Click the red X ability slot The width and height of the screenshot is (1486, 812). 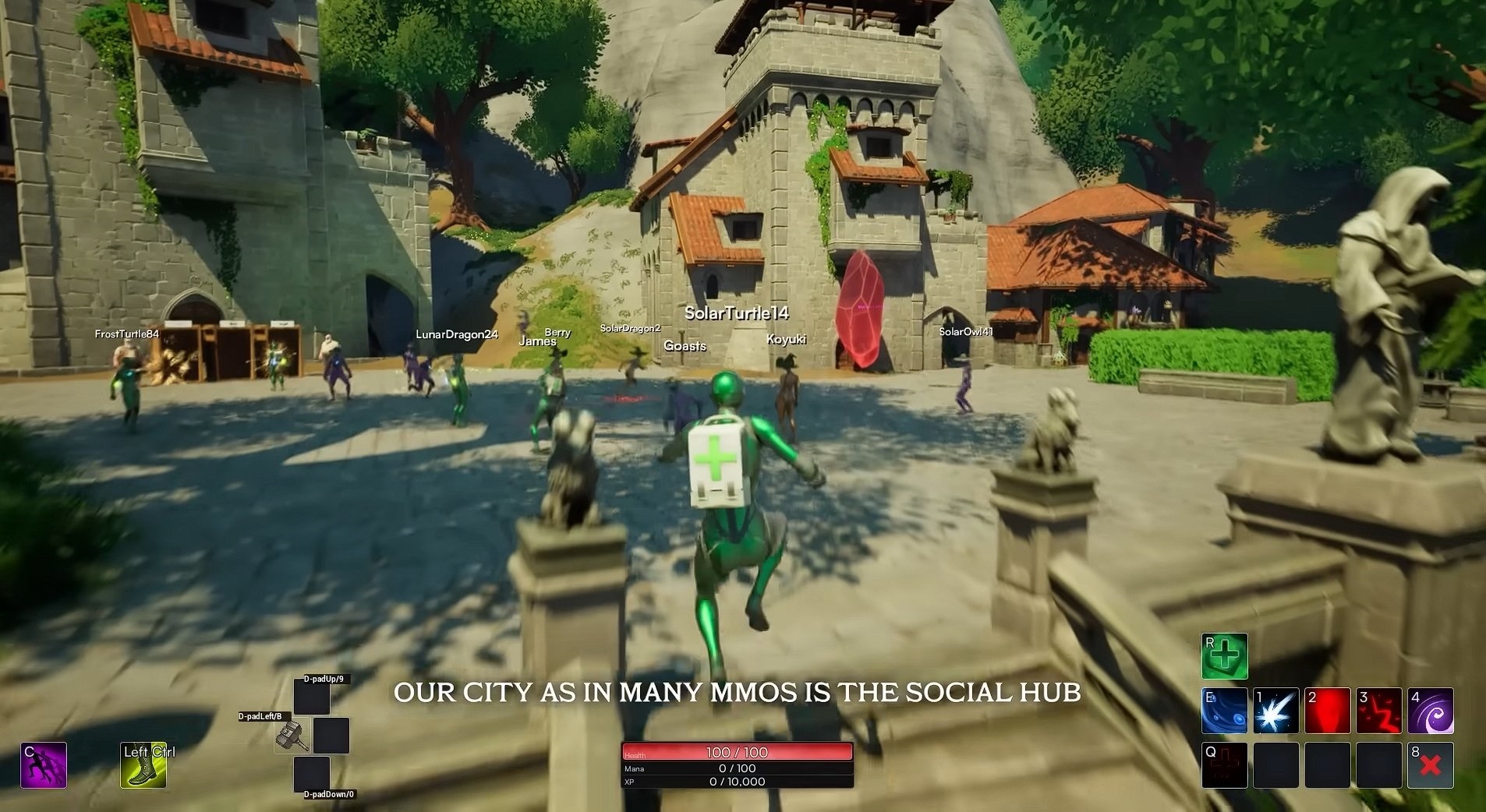[1431, 764]
